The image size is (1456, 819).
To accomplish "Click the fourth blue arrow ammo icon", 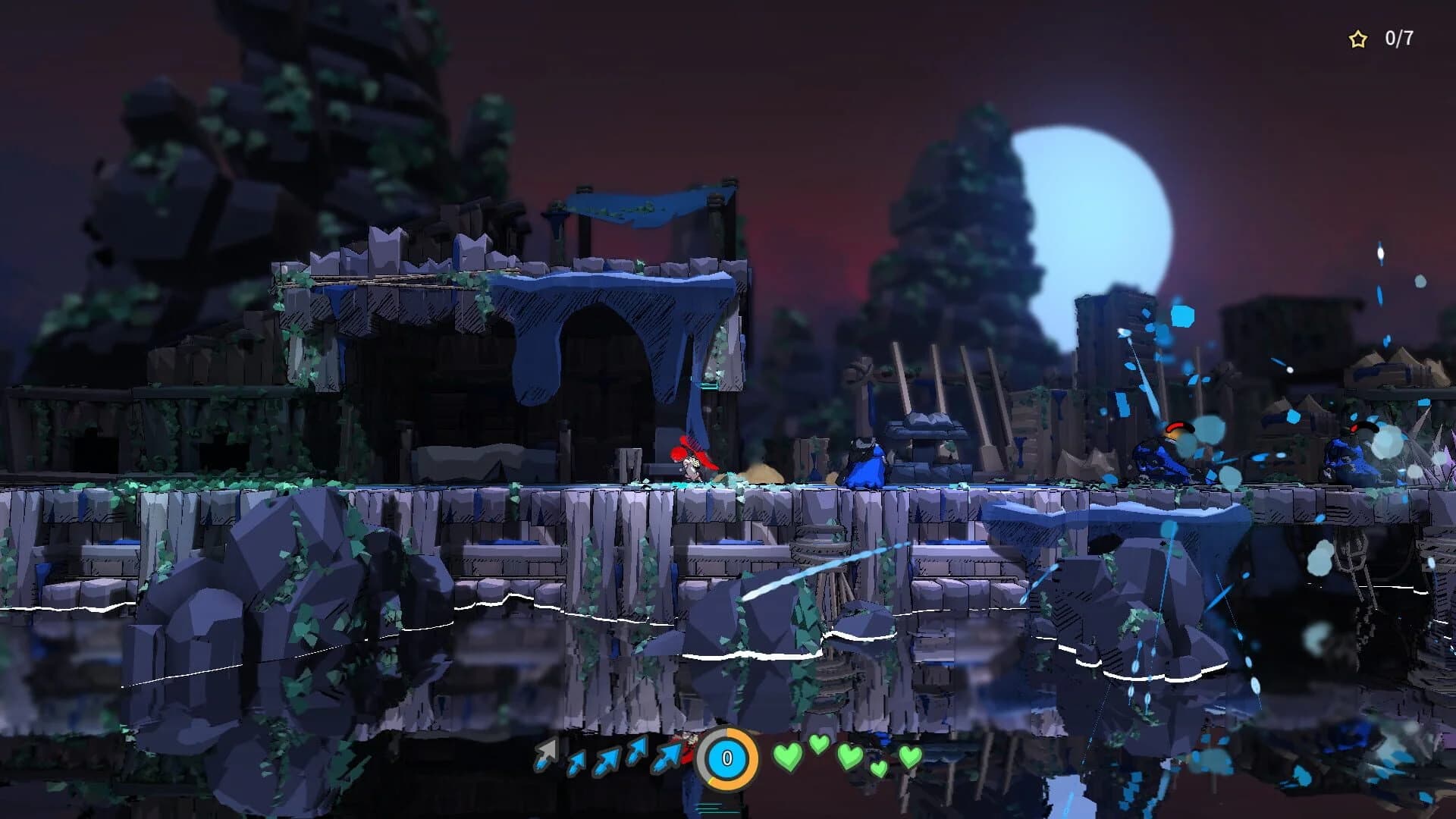I will coord(635,755).
